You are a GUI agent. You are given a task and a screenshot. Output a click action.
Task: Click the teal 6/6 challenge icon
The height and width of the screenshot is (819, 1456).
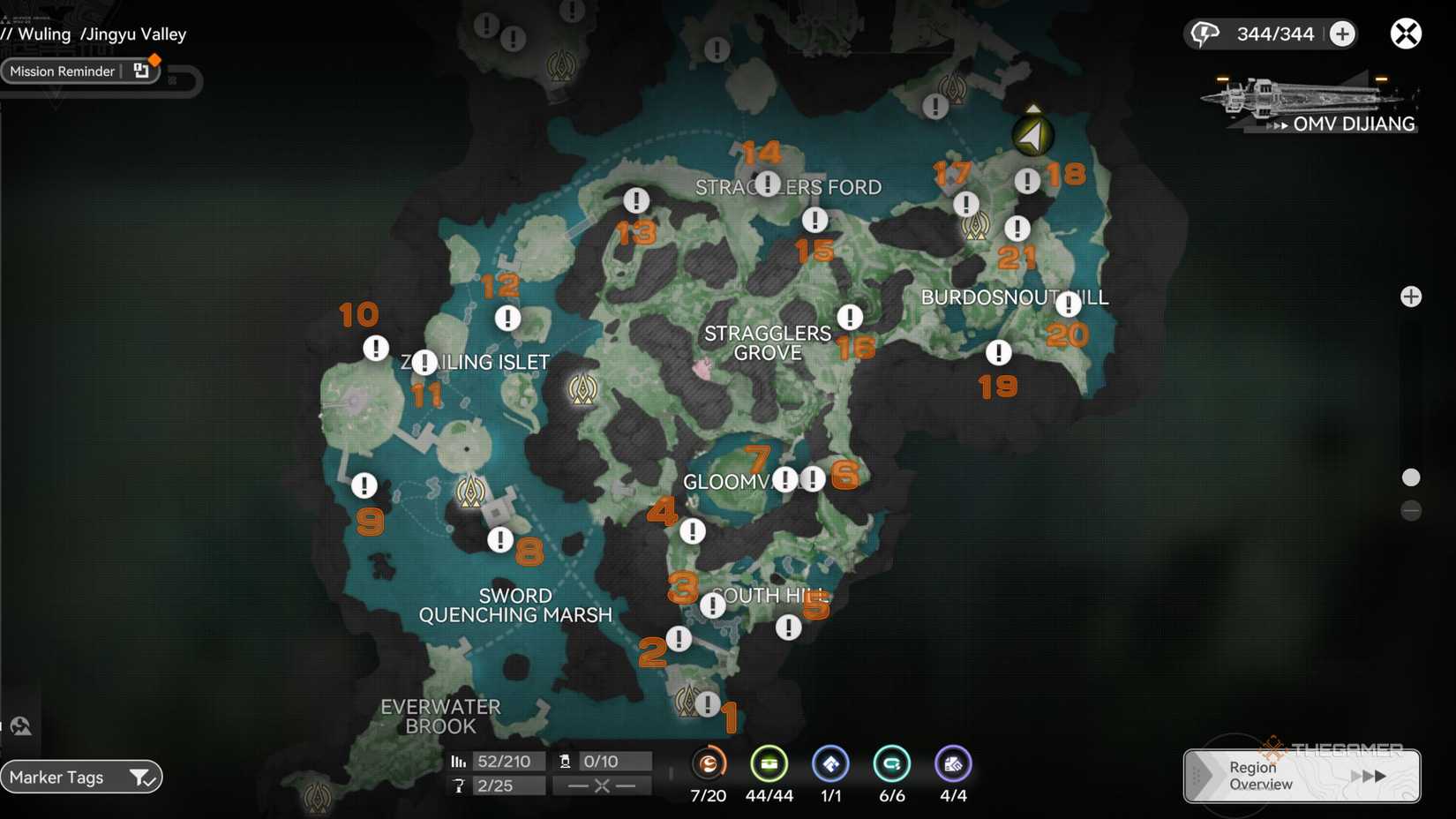point(892,764)
